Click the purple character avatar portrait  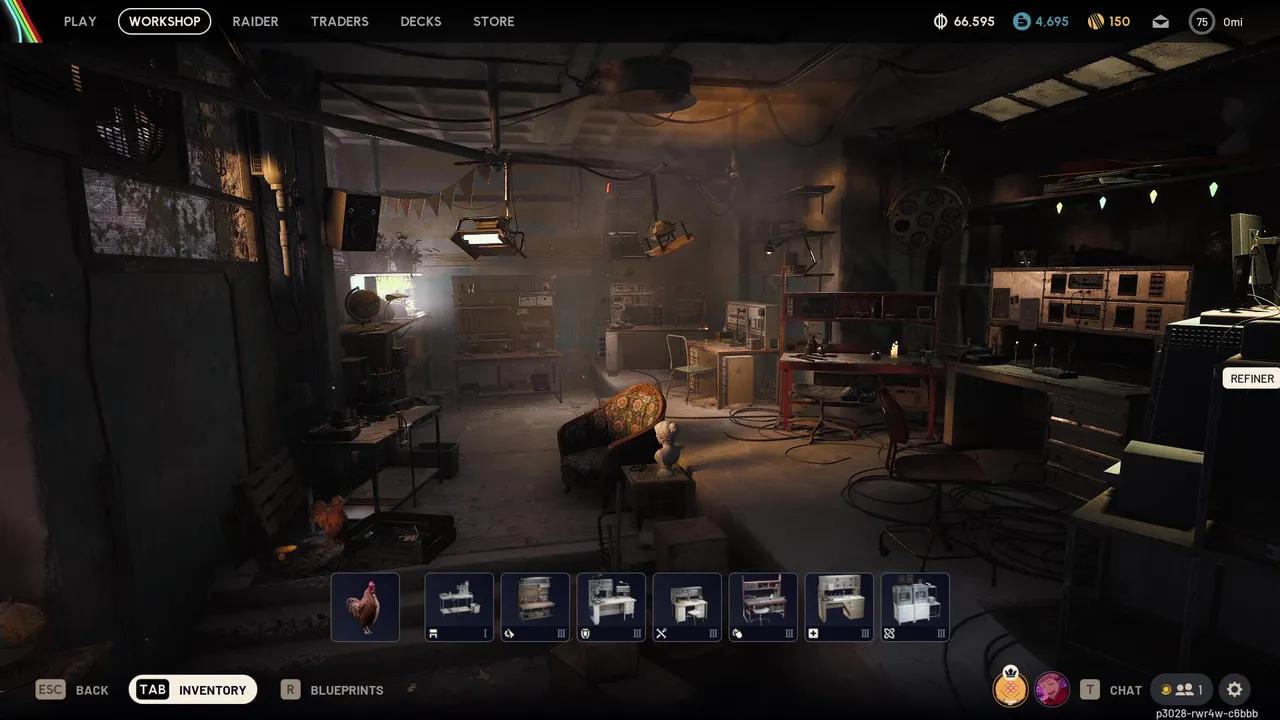coord(1052,688)
